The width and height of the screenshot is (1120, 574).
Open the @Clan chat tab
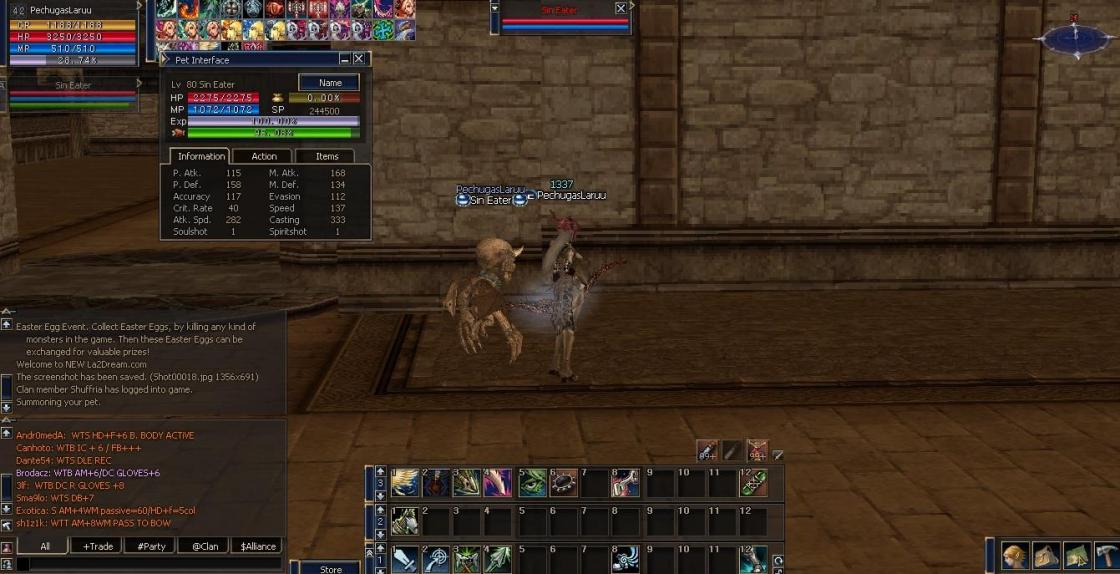click(204, 546)
